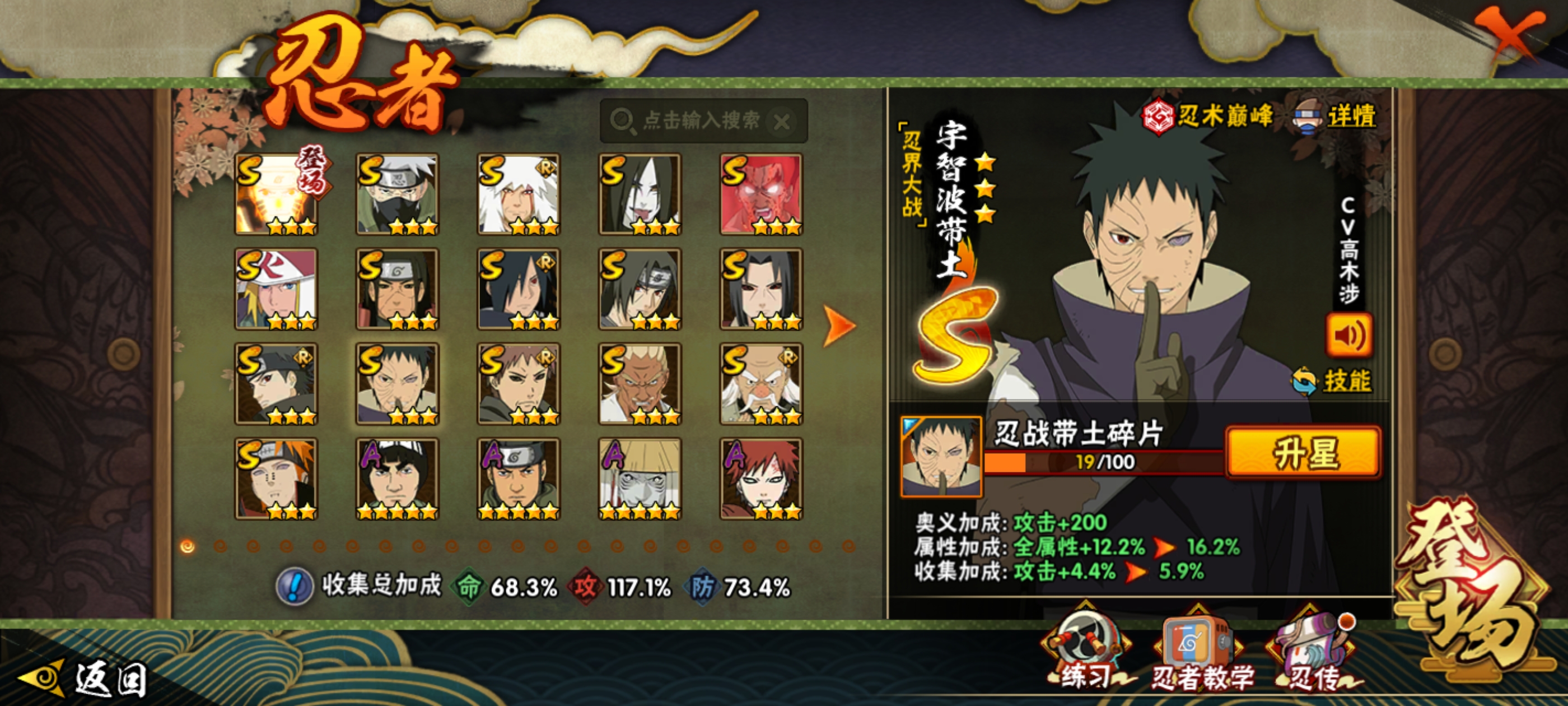The height and width of the screenshot is (706, 1568).
Task: Open the collection bonus info icon
Action: coord(295,587)
